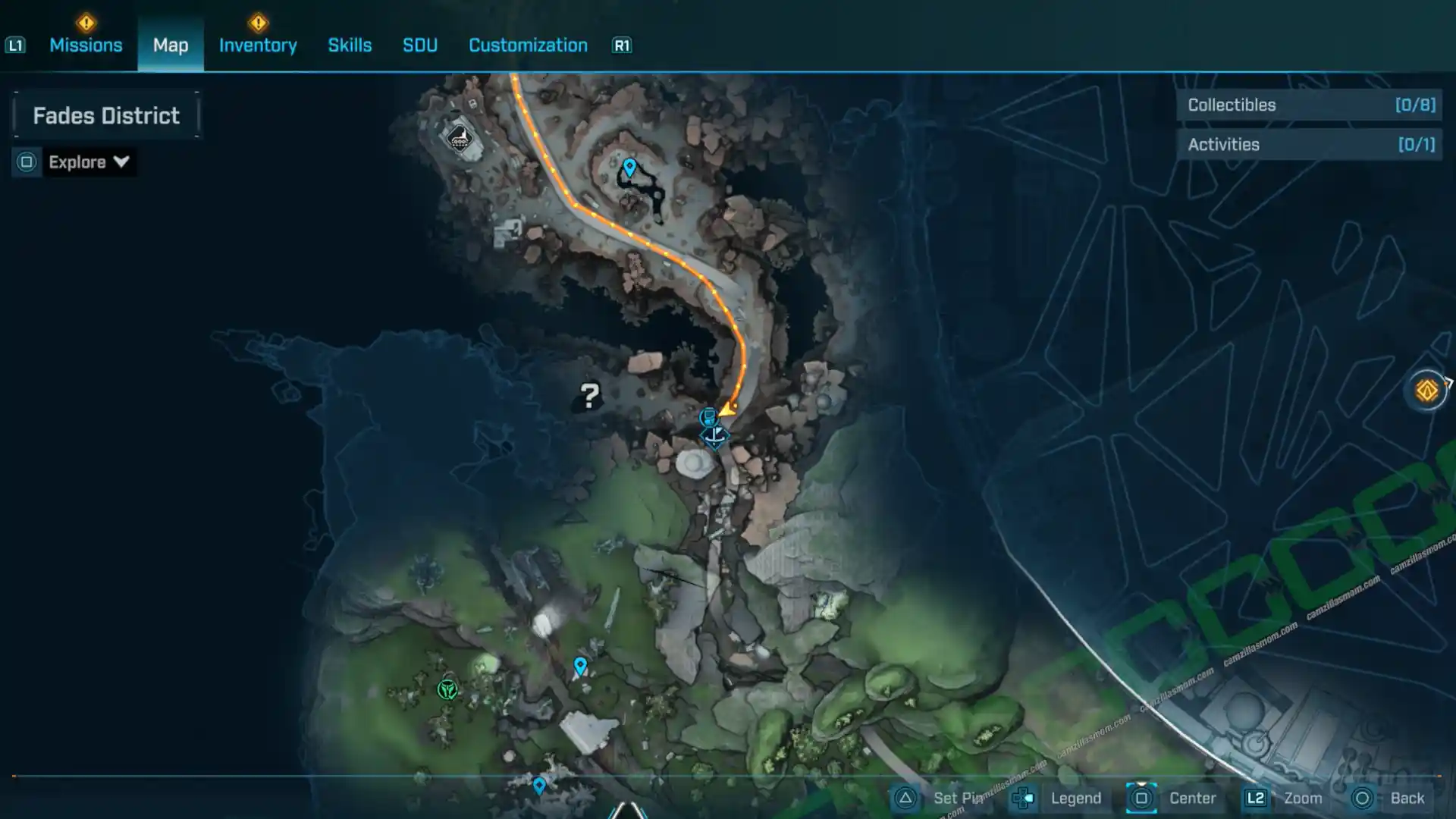Expand the Explore dropdown

(x=88, y=162)
